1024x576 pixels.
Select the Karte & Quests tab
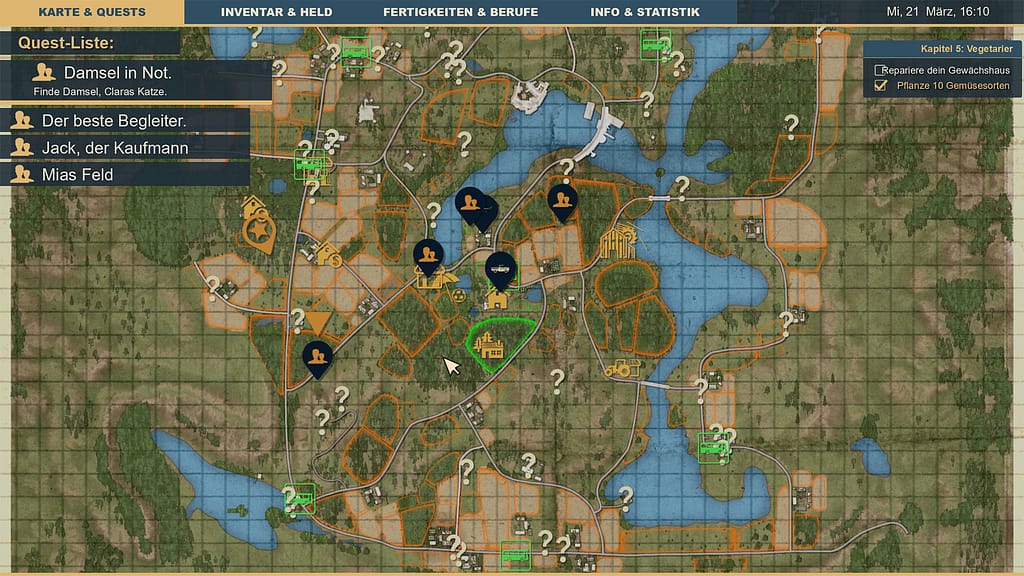point(92,12)
